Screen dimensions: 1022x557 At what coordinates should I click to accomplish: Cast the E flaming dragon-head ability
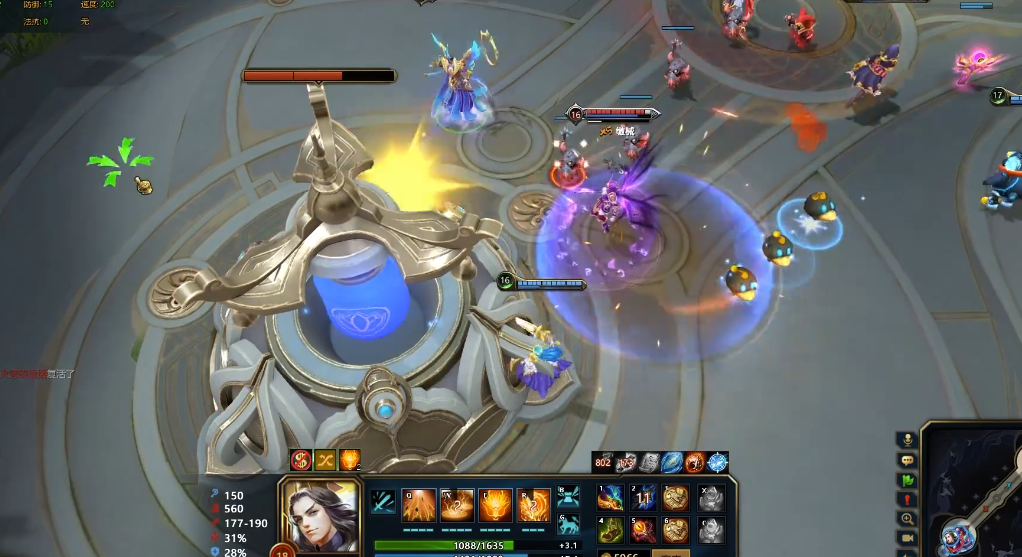coord(495,503)
